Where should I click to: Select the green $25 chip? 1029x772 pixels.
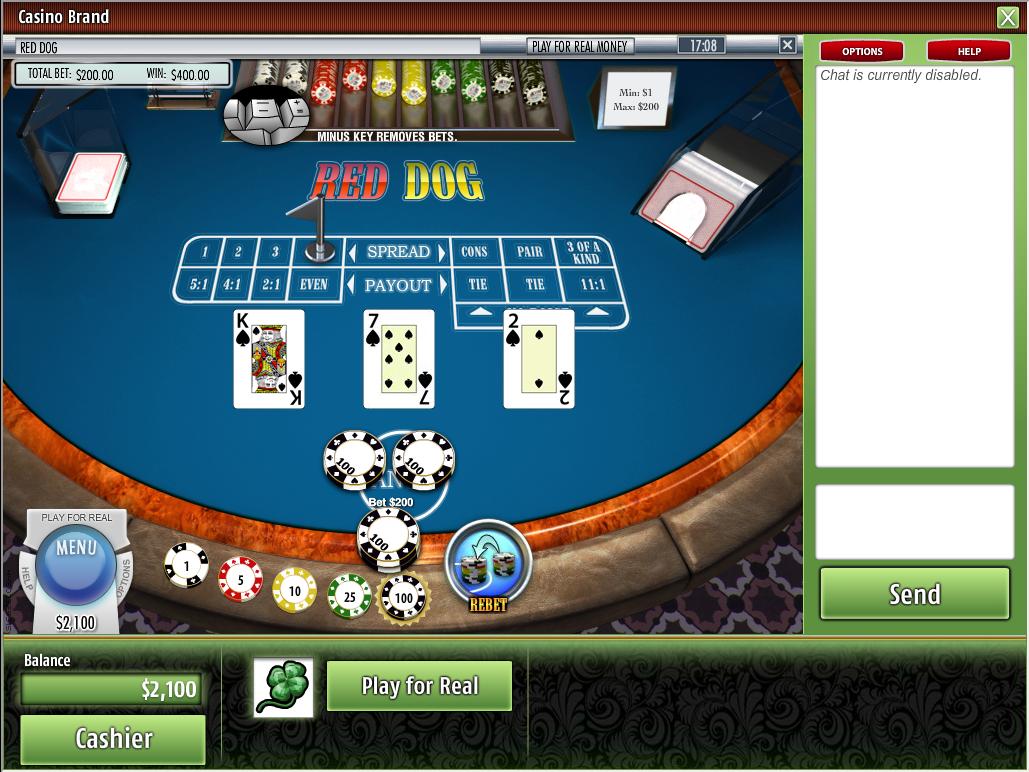(x=349, y=596)
